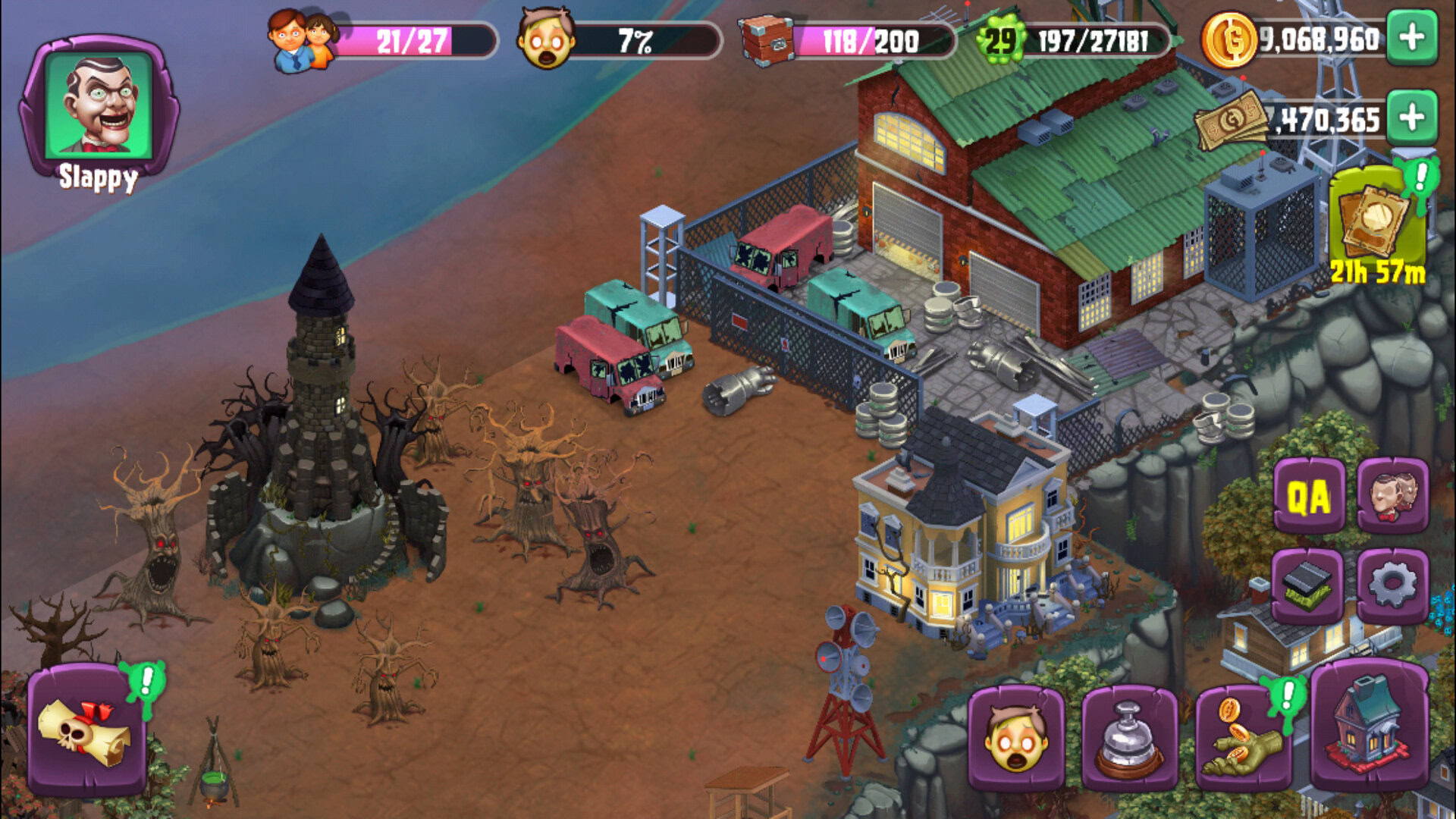Open the scared kid face menu
Screen dimensions: 1456x819
click(1016, 739)
